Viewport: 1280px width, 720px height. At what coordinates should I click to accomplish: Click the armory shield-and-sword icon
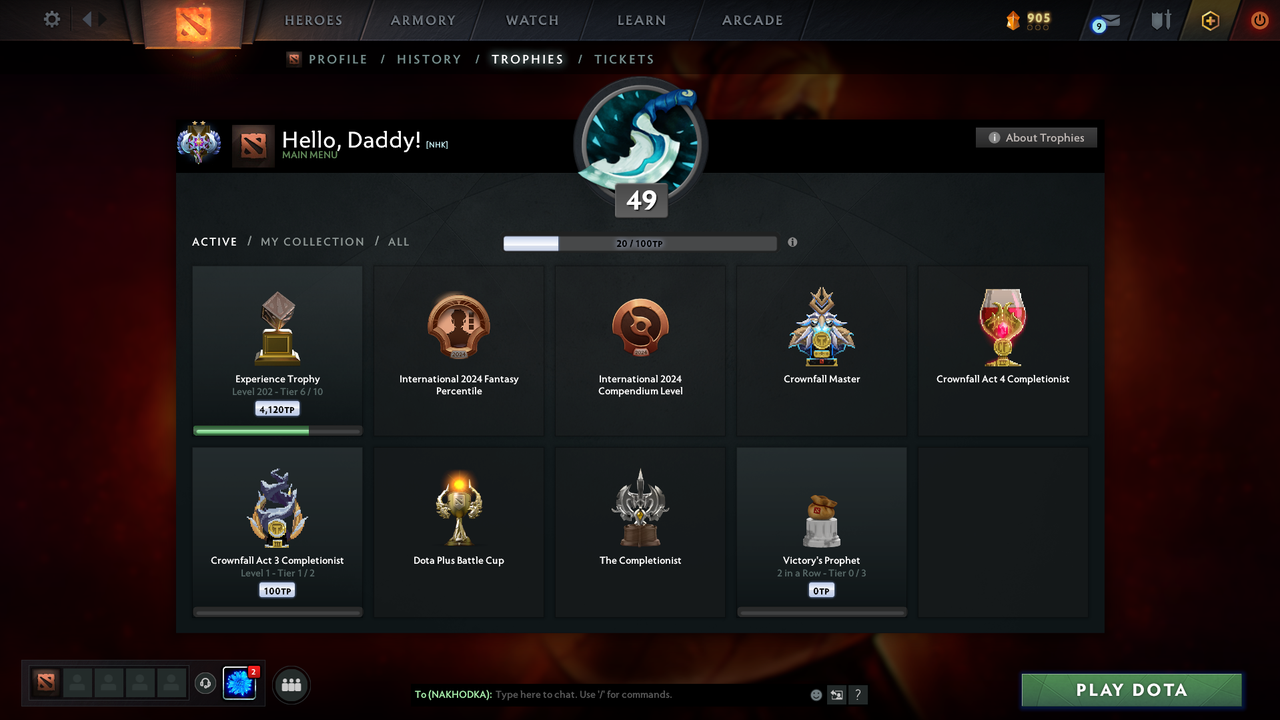pyautogui.click(x=1160, y=20)
